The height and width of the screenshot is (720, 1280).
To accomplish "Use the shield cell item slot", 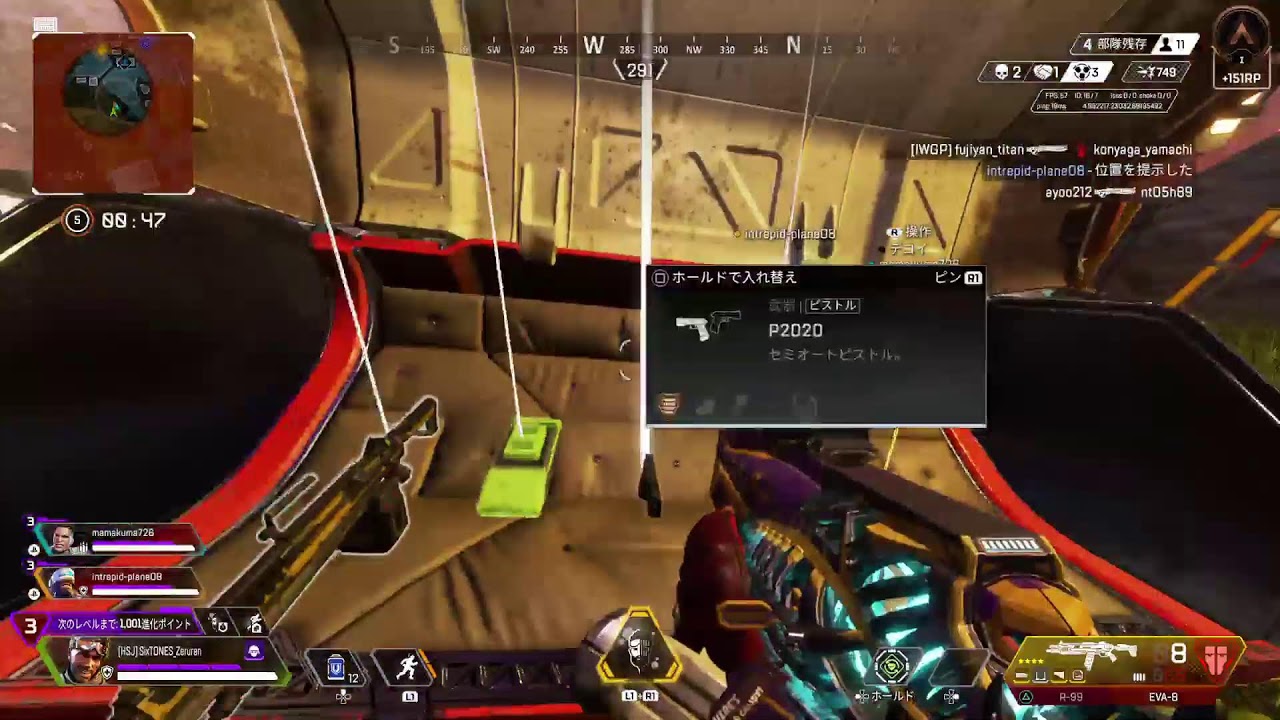I will coord(339,666).
